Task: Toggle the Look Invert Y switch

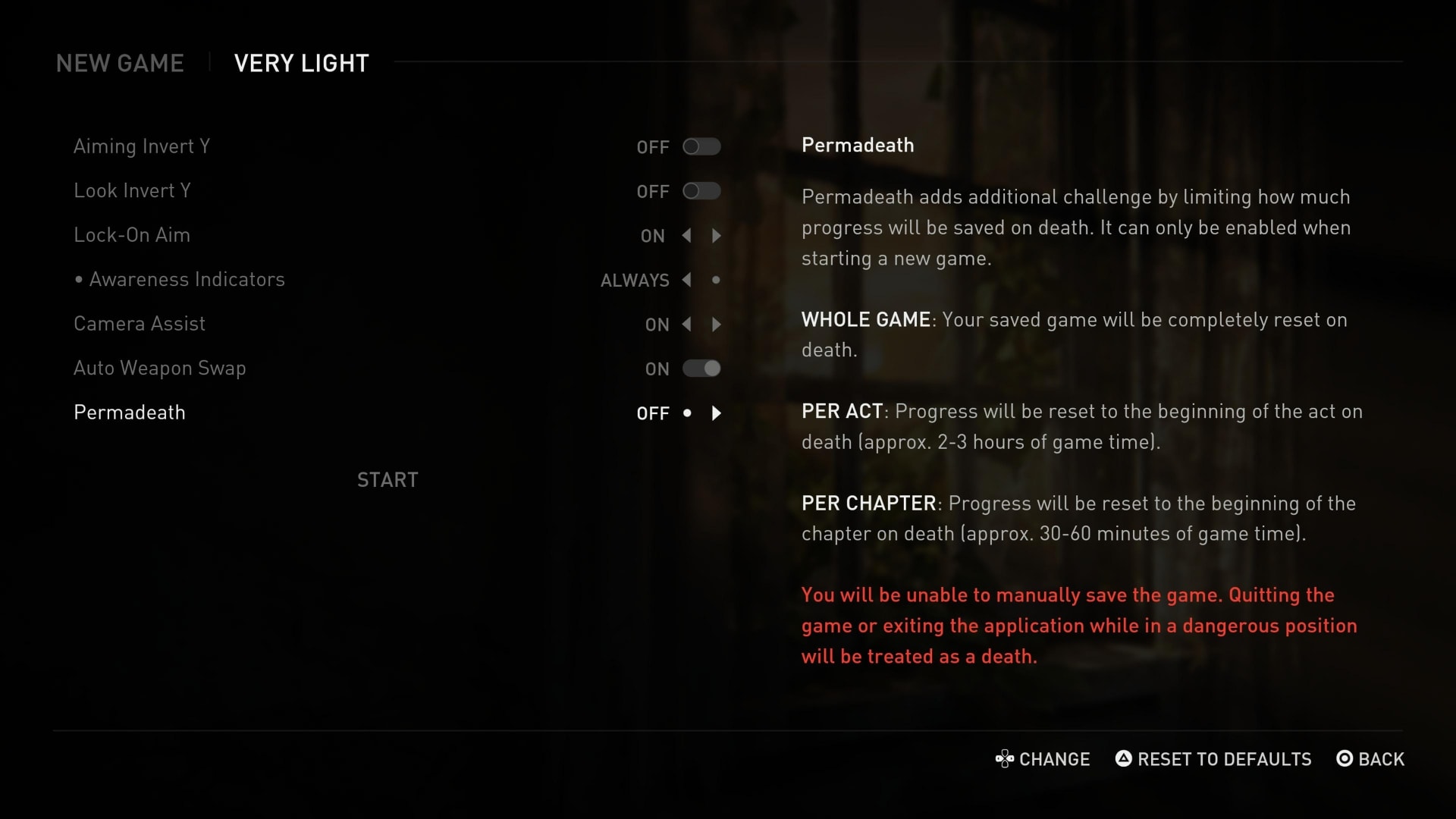Action: (701, 191)
